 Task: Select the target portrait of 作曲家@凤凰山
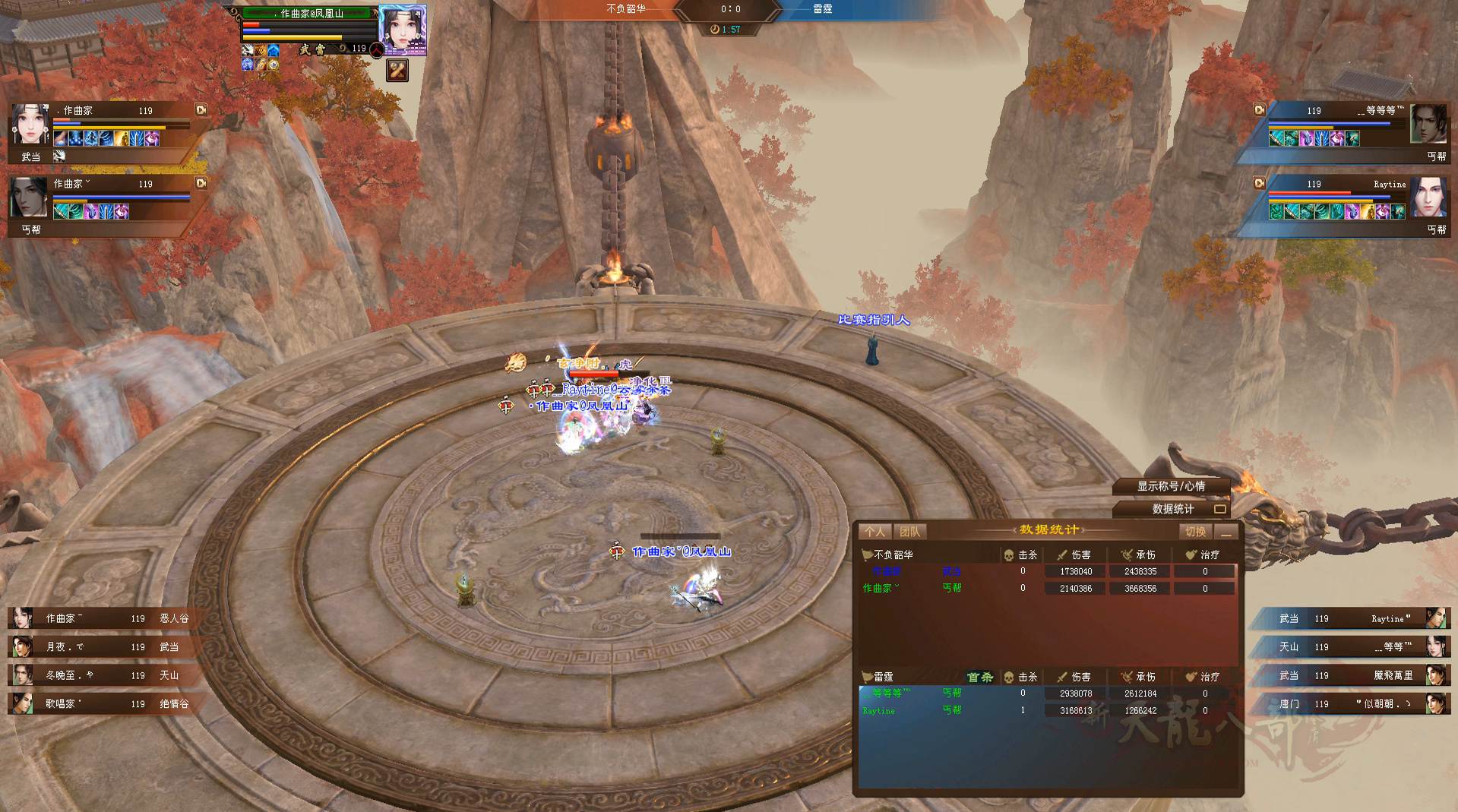(x=402, y=30)
